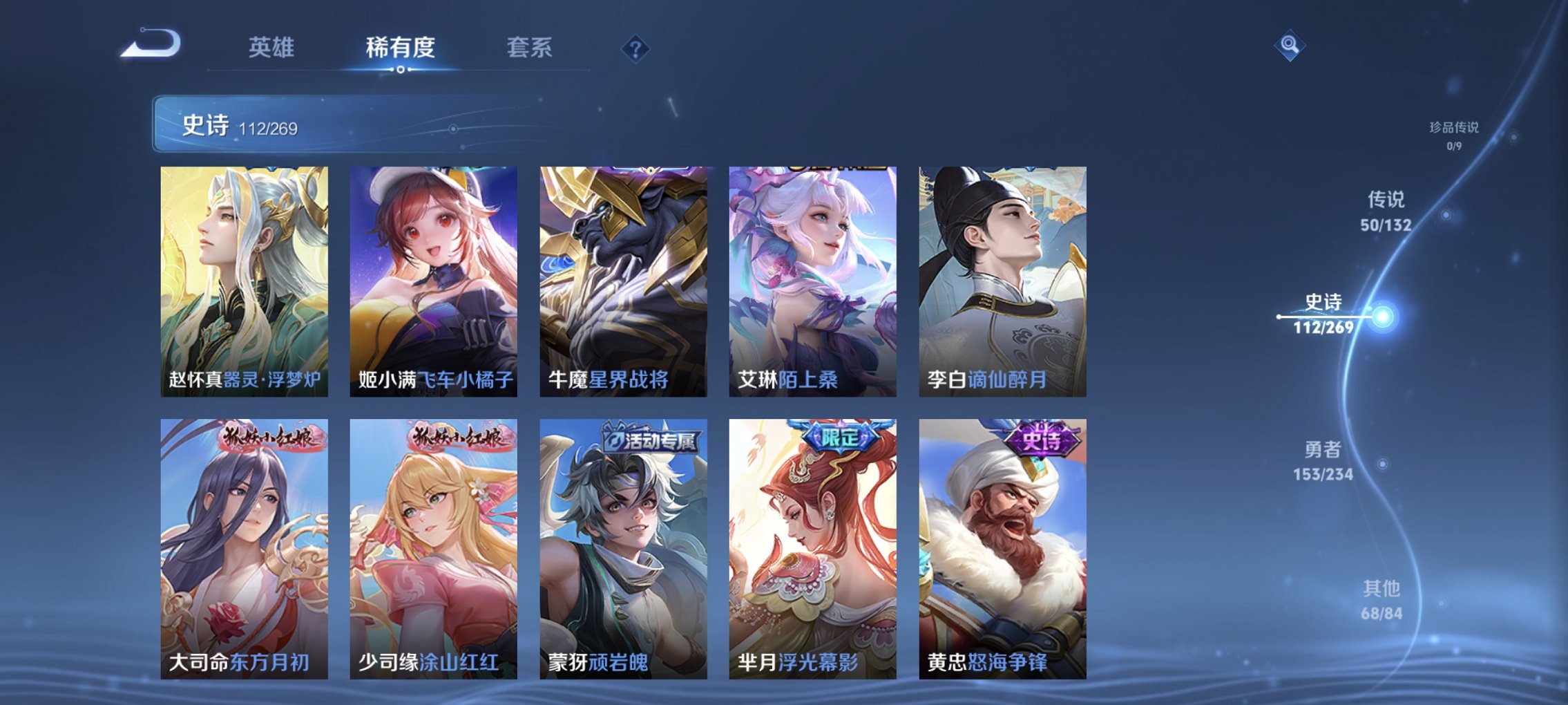Click the 稀有度 tab underline indicator
The width and height of the screenshot is (1568, 705).
[x=403, y=69]
